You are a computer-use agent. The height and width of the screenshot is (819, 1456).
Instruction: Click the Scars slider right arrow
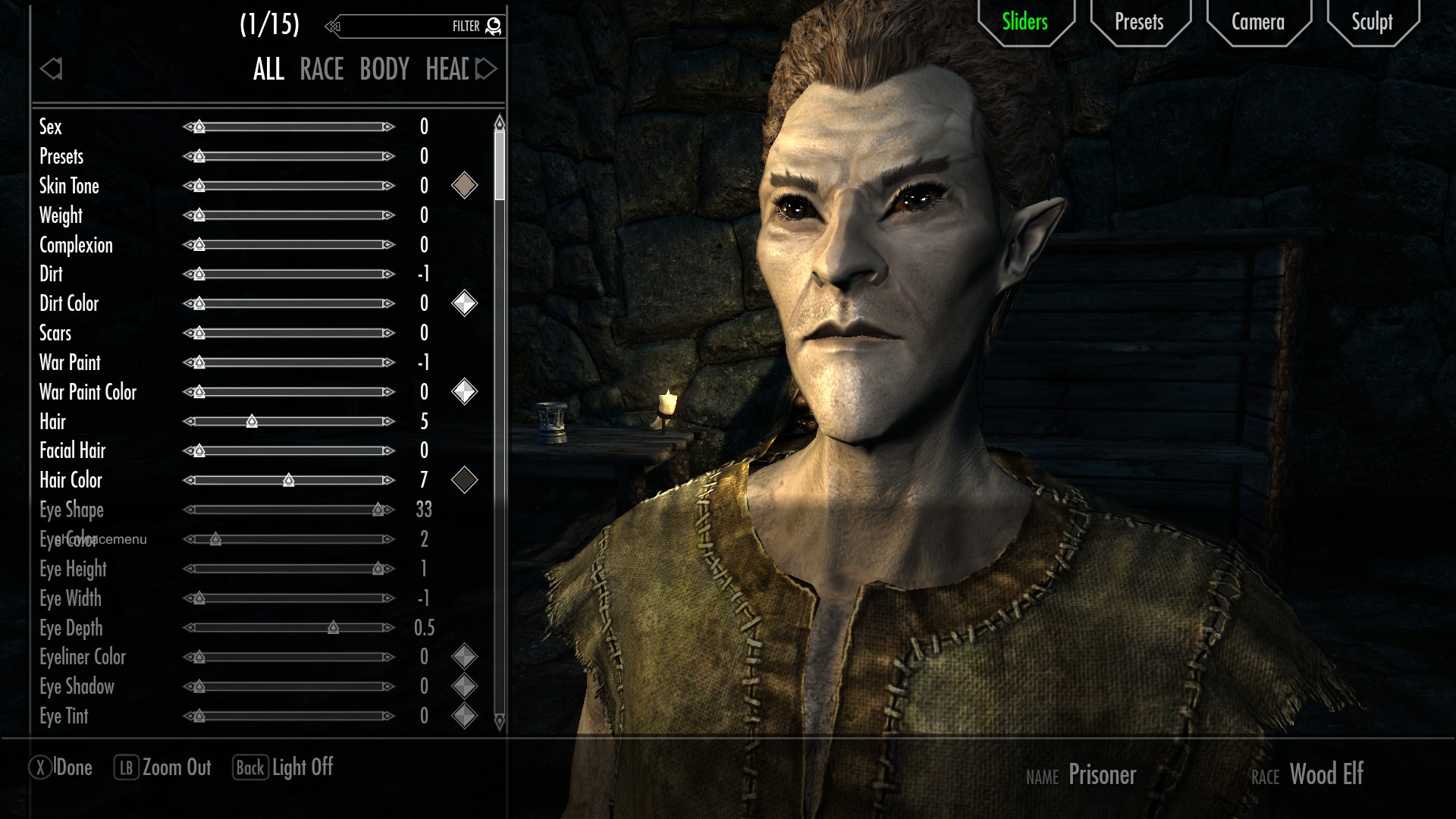pyautogui.click(x=388, y=333)
